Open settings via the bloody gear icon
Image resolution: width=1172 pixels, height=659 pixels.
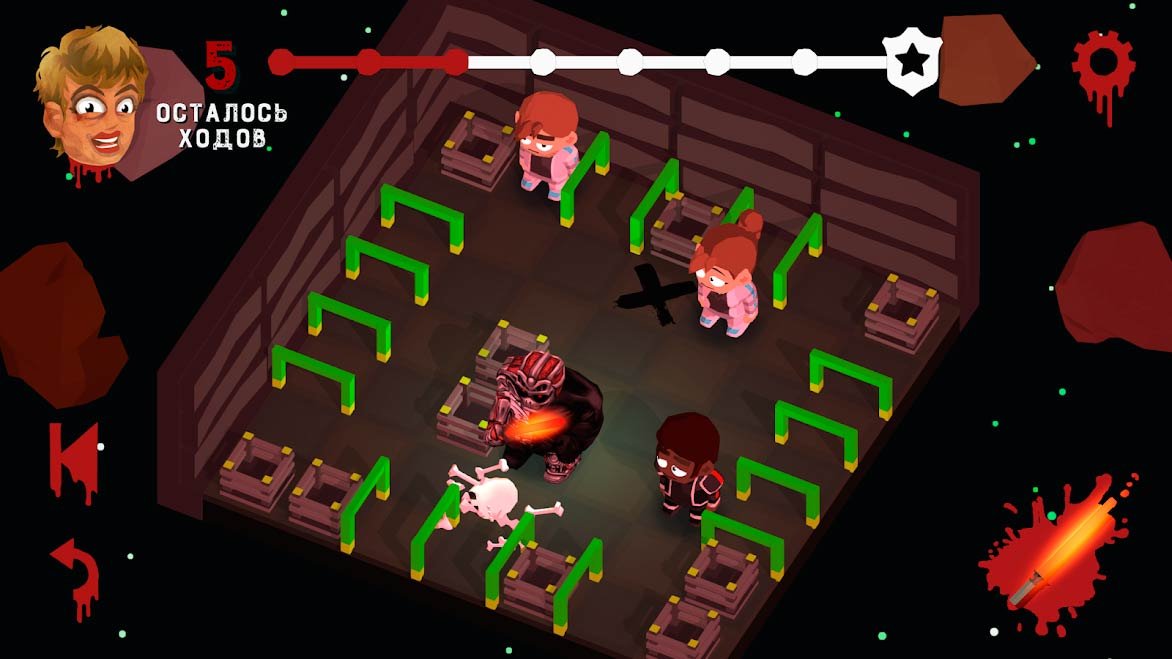pos(1103,62)
